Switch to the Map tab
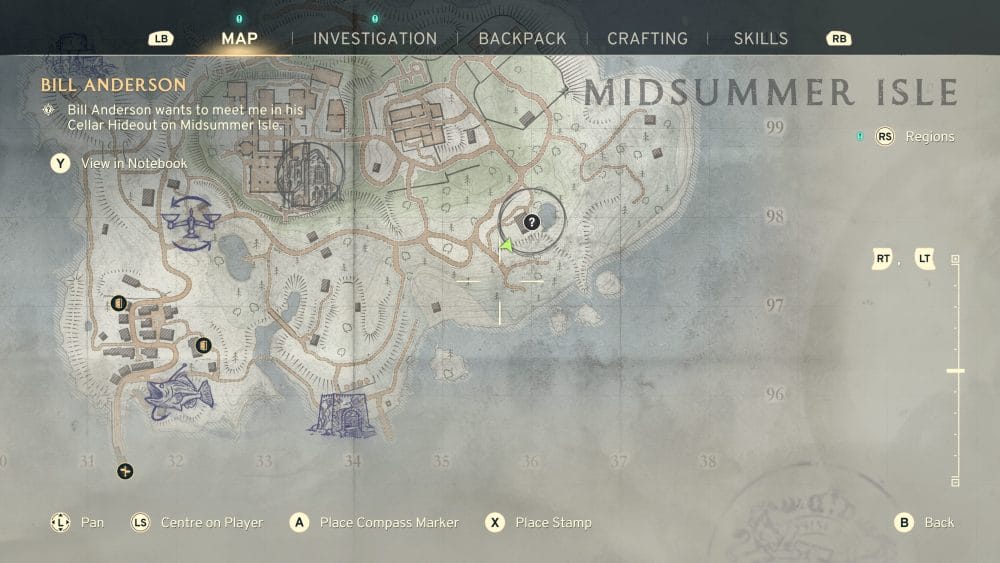 pyautogui.click(x=239, y=39)
